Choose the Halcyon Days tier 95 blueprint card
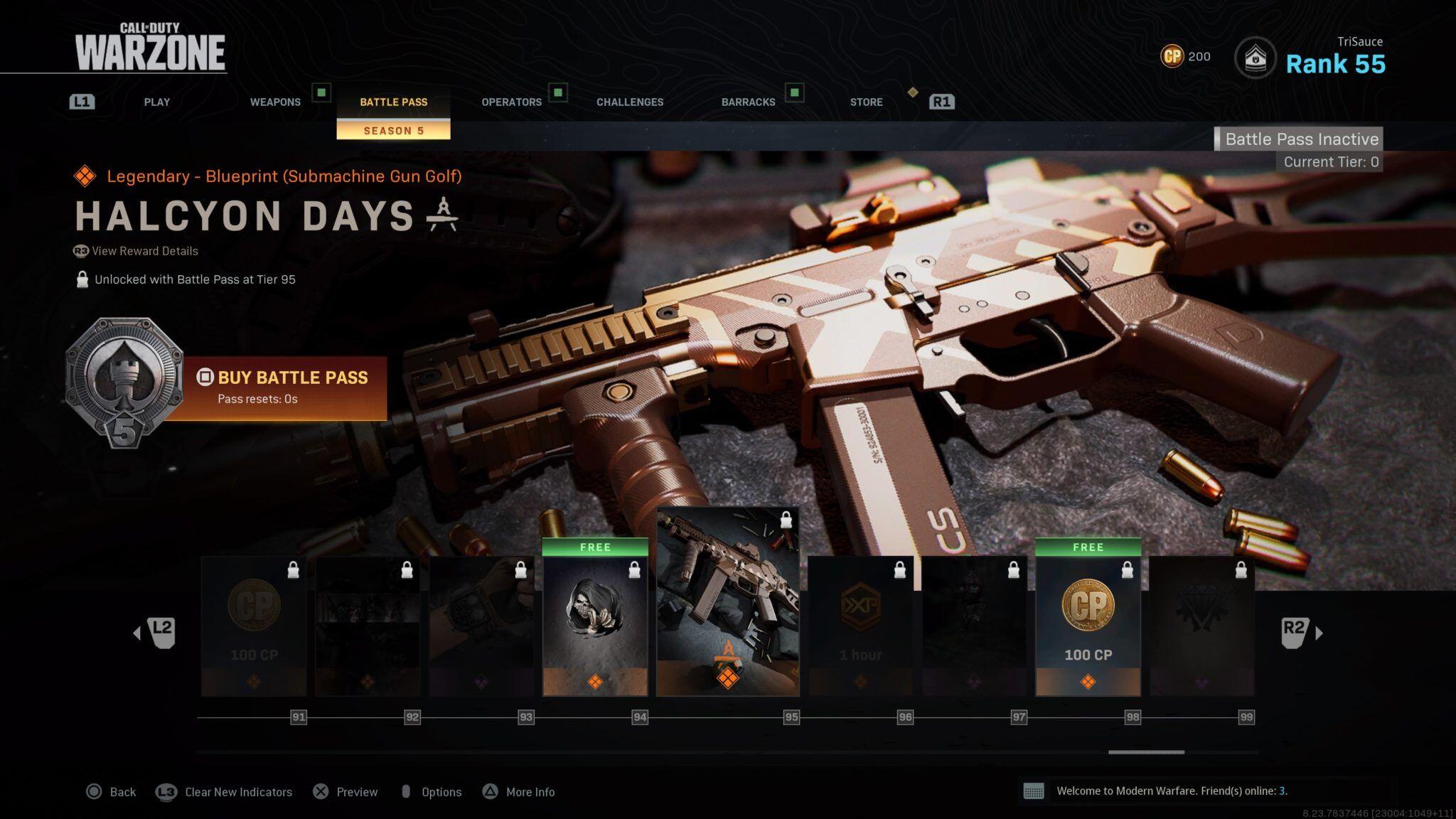Viewport: 1456px width, 819px height. 727,601
